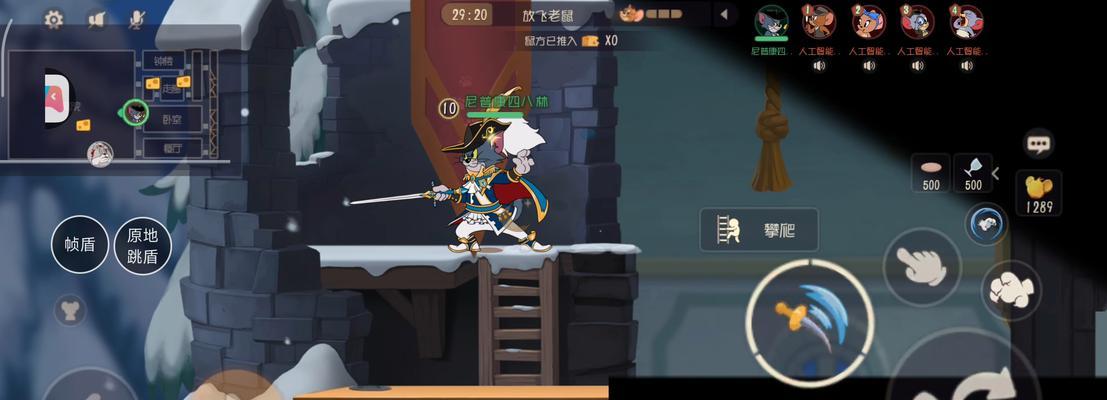
Task: Tap the white fist attack button
Action: [1011, 289]
